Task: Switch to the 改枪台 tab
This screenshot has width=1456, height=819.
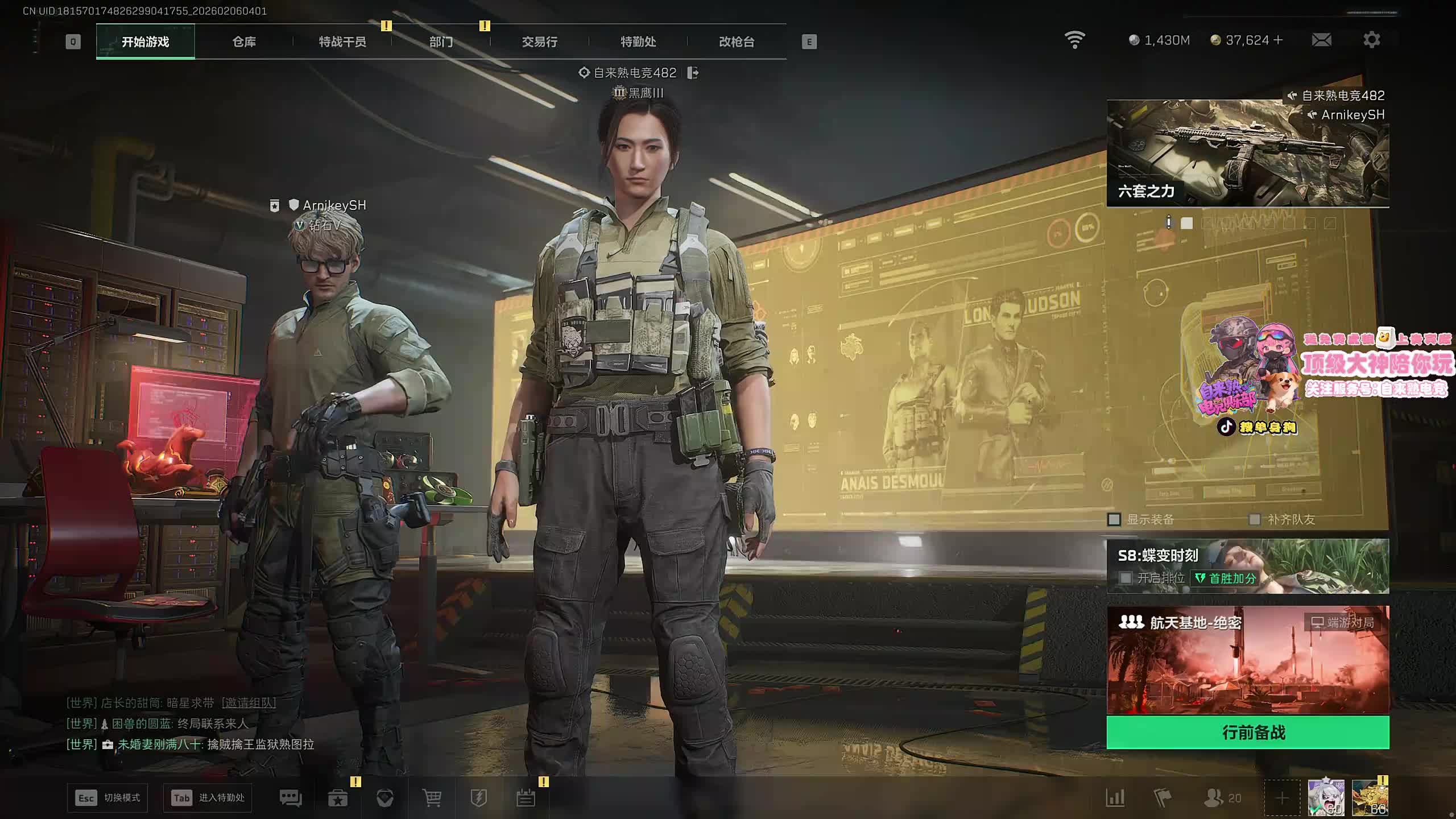Action: [737, 42]
